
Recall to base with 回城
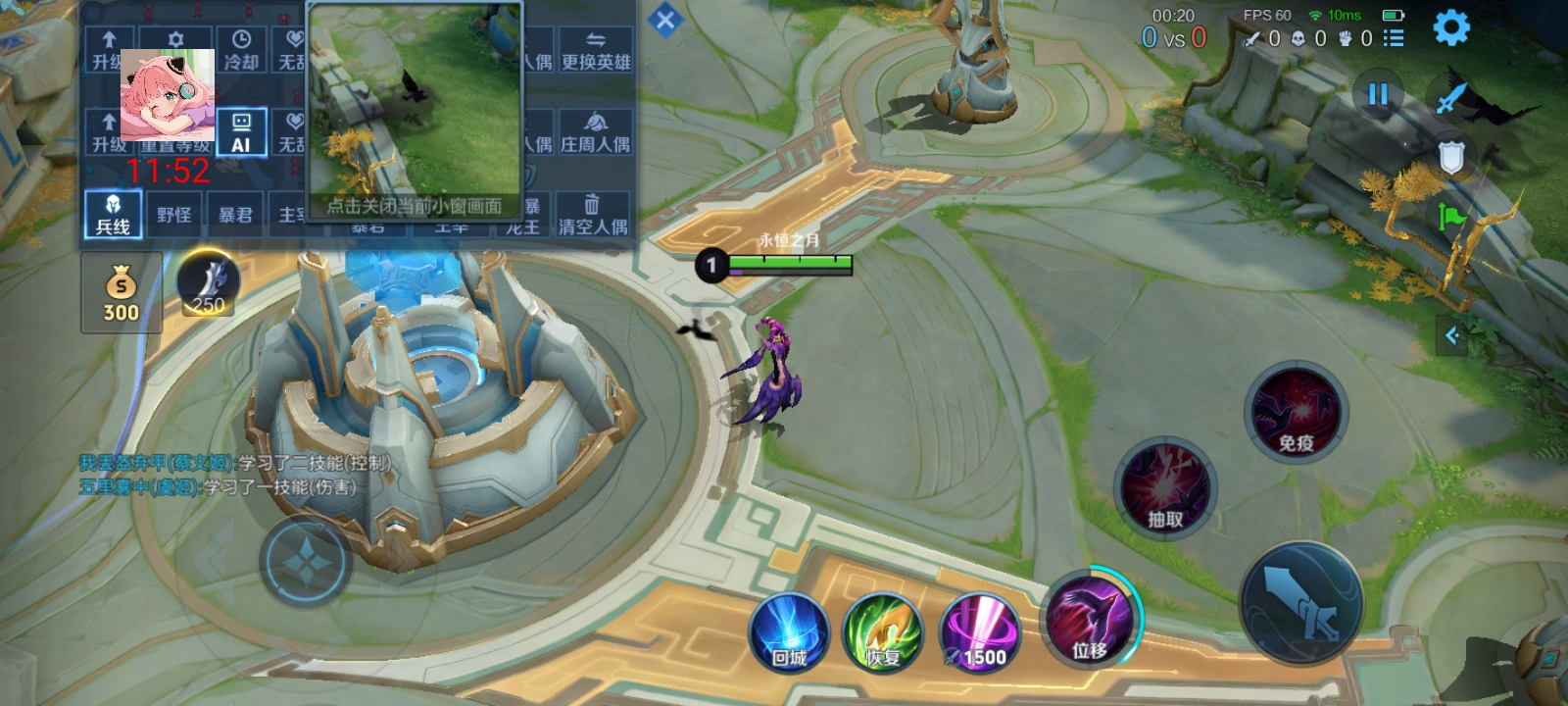point(789,633)
